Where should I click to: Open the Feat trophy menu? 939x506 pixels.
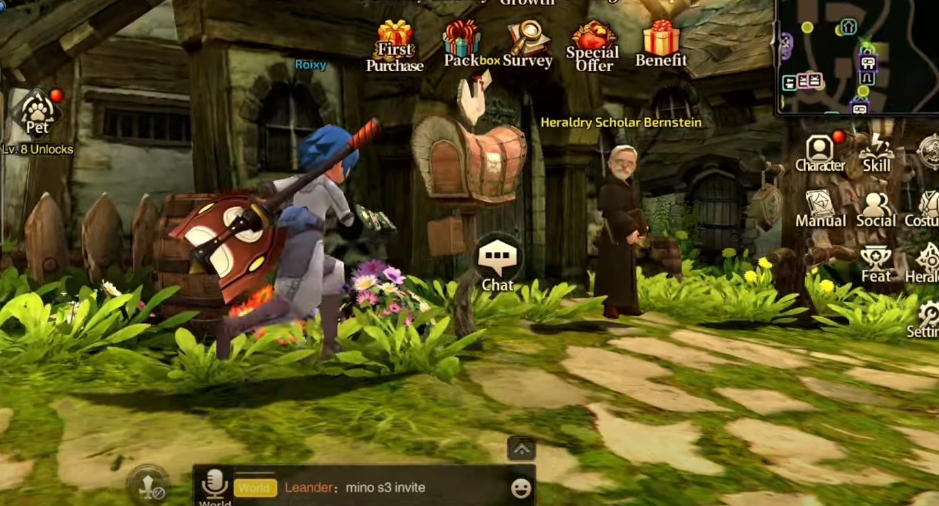tap(876, 264)
